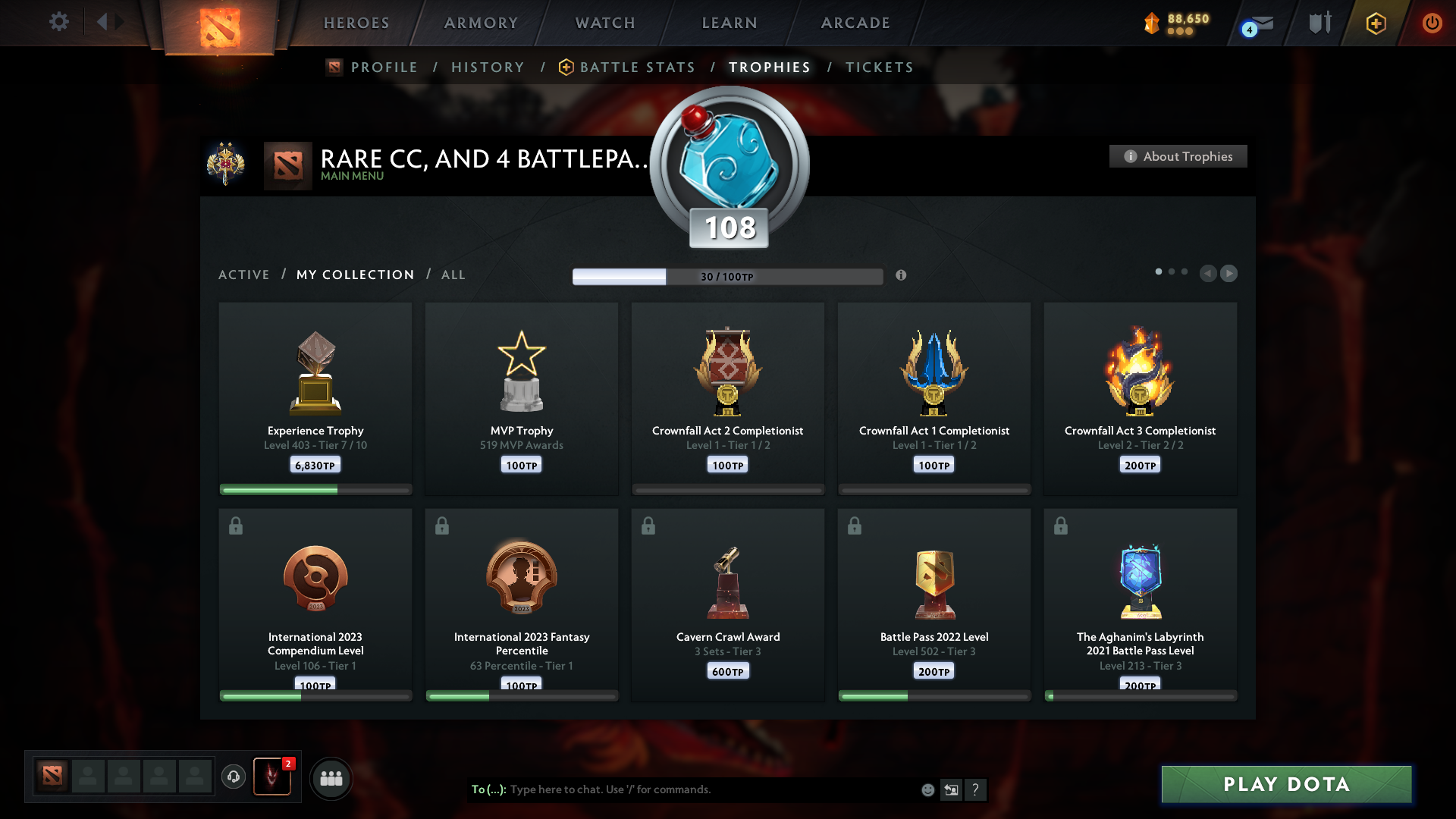Switch to the BATTLE STATS tab

tap(637, 67)
